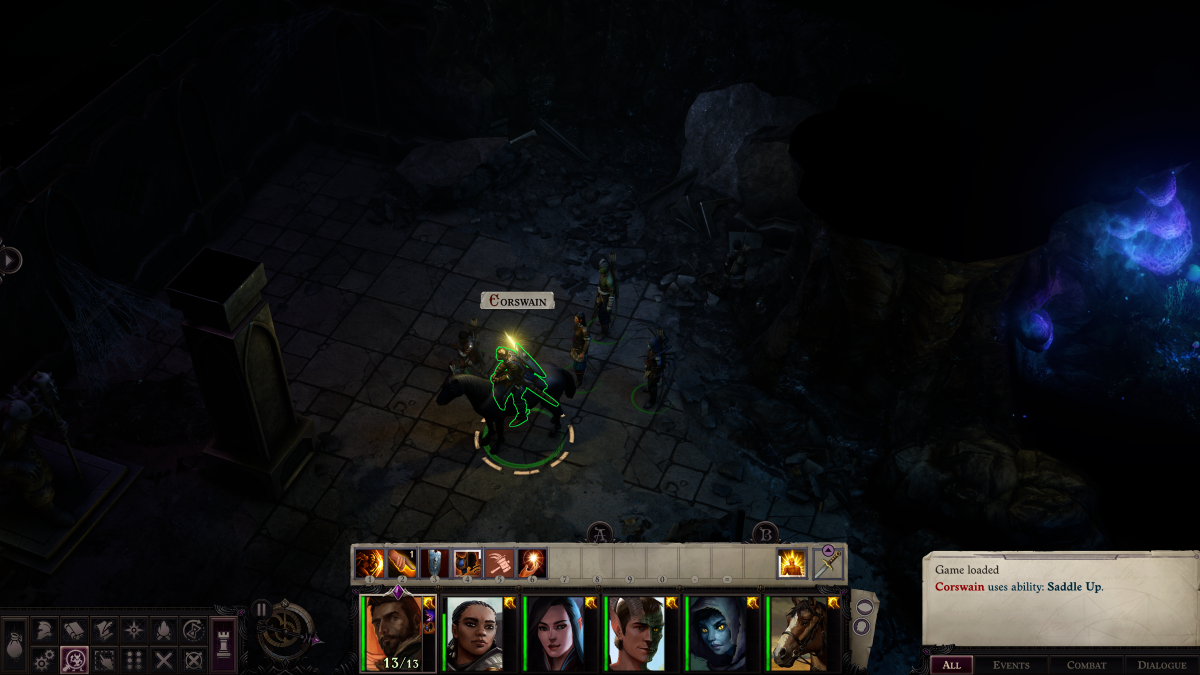Toggle the highlighted inspect creature button
Screen dimensions: 1200x675
click(x=74, y=660)
